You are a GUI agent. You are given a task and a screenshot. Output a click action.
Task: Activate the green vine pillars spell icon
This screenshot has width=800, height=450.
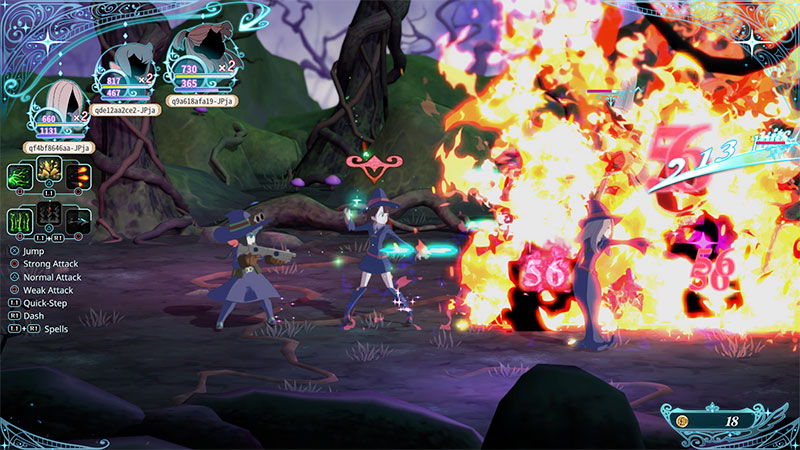click(21, 220)
